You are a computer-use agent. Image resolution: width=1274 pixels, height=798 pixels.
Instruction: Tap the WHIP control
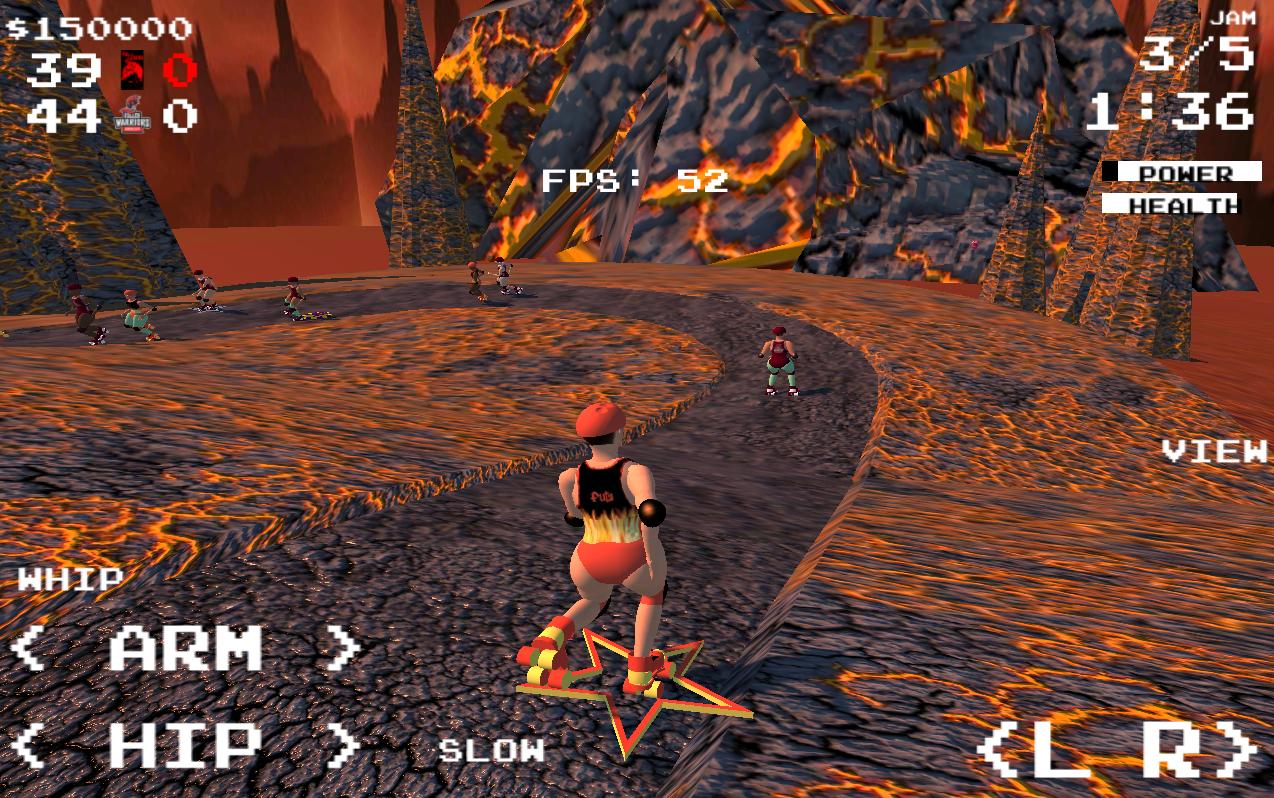[70, 579]
